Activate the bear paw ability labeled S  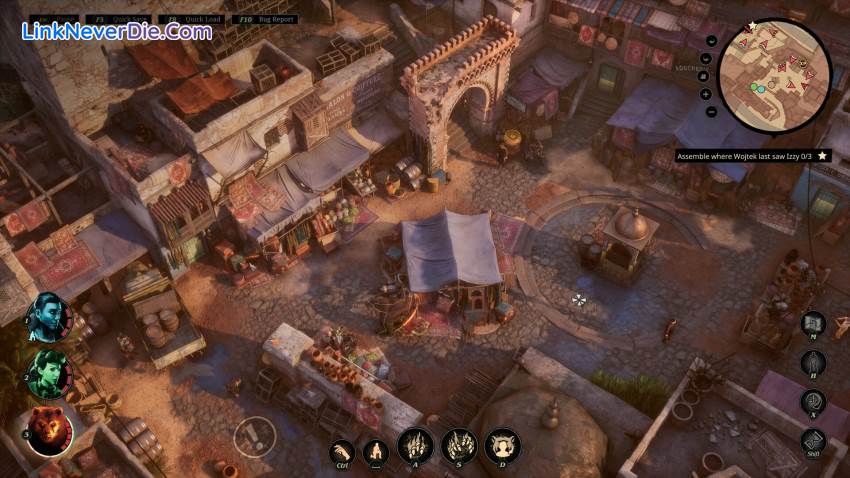click(459, 446)
